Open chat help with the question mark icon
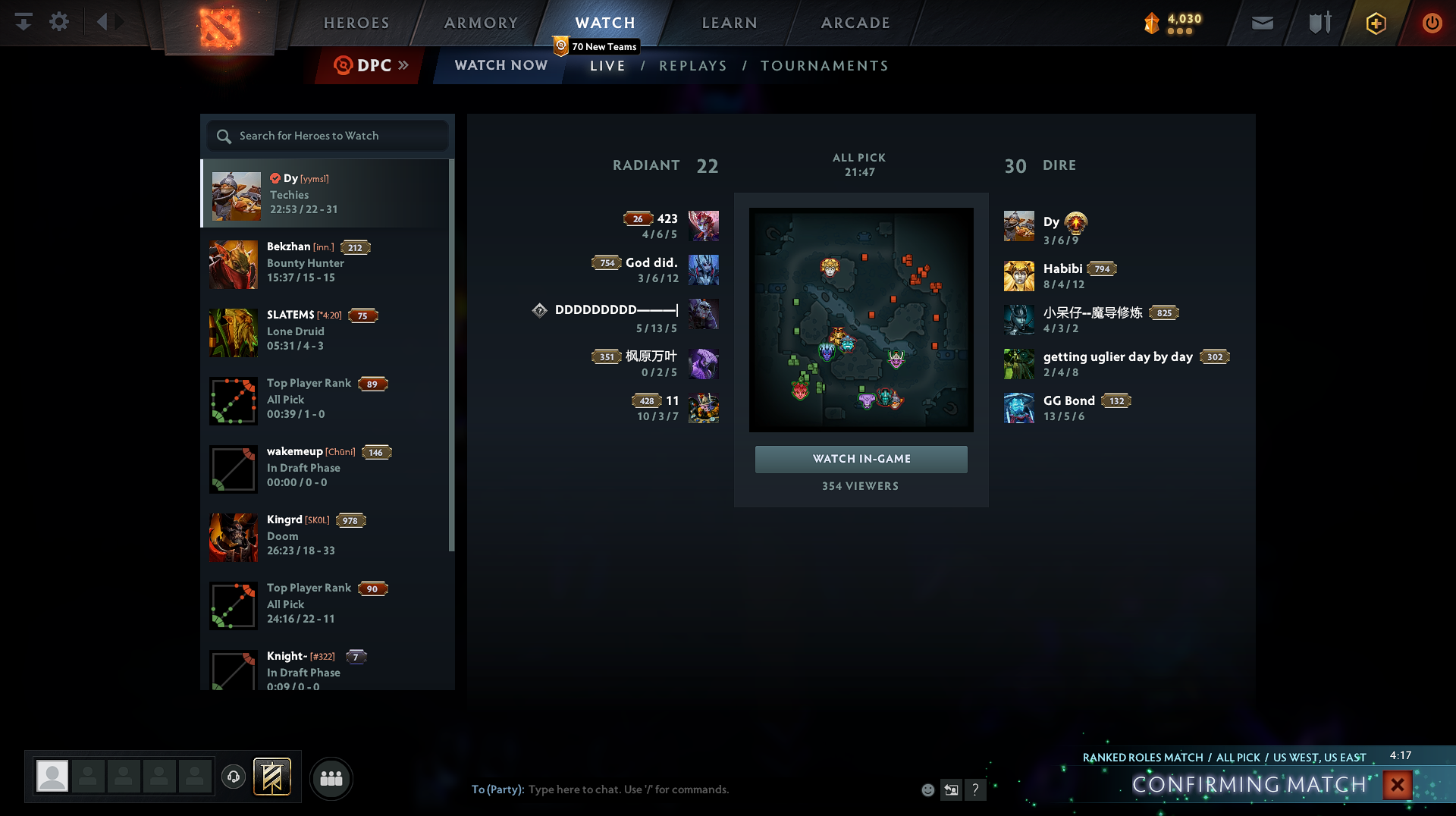The image size is (1456, 816). (x=976, y=789)
